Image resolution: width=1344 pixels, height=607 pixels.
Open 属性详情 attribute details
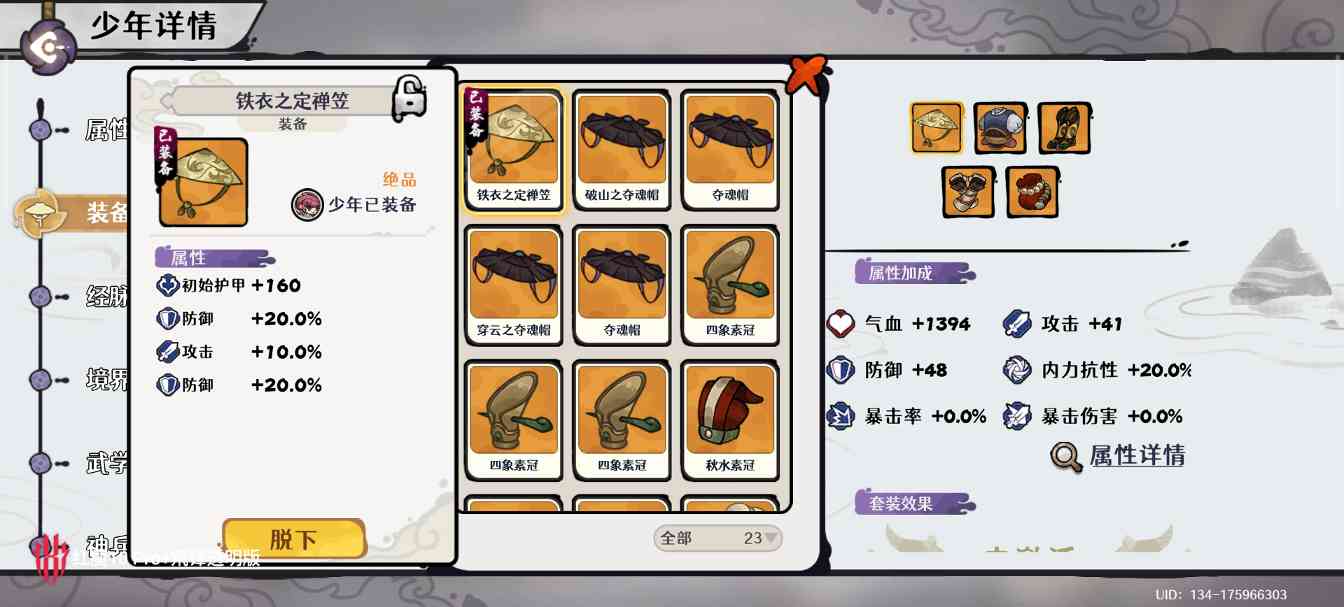pyautogui.click(x=1118, y=456)
